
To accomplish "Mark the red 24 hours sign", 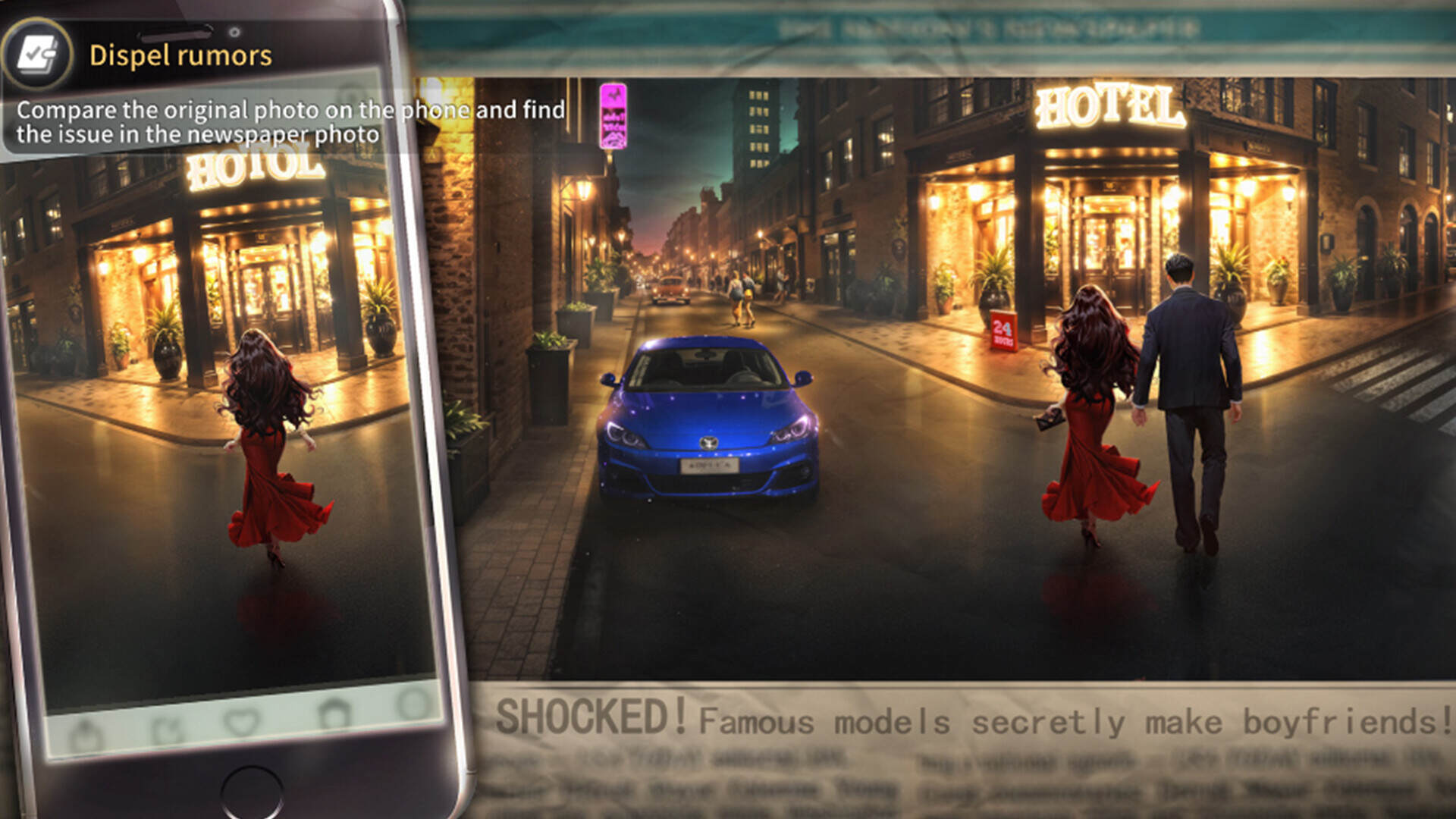I will (x=1003, y=331).
